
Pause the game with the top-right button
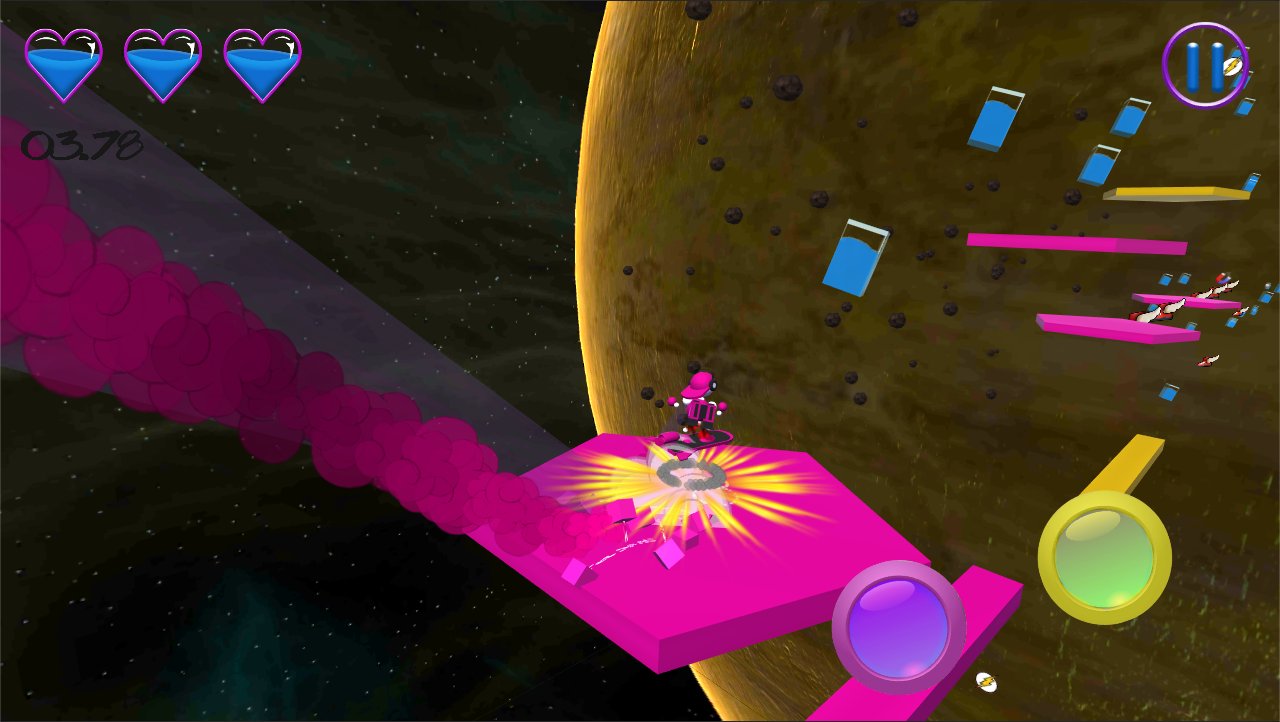pos(1204,64)
